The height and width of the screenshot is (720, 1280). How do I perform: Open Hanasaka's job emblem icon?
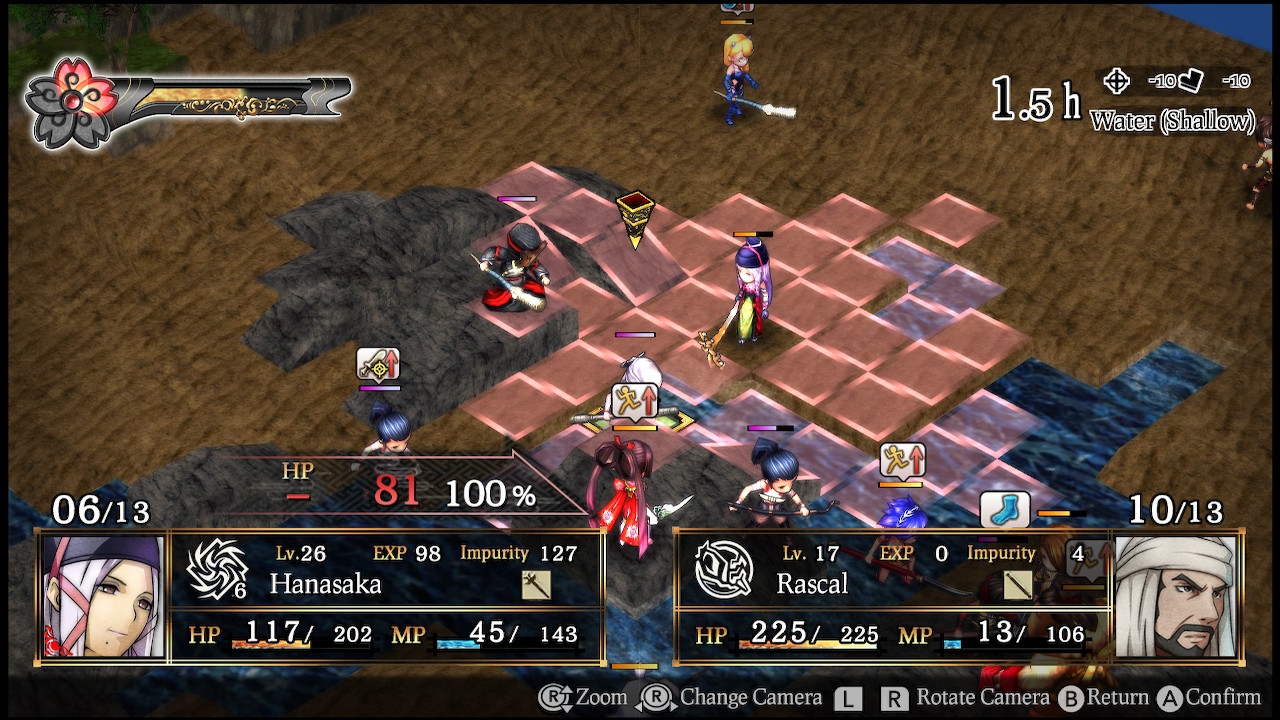216,569
